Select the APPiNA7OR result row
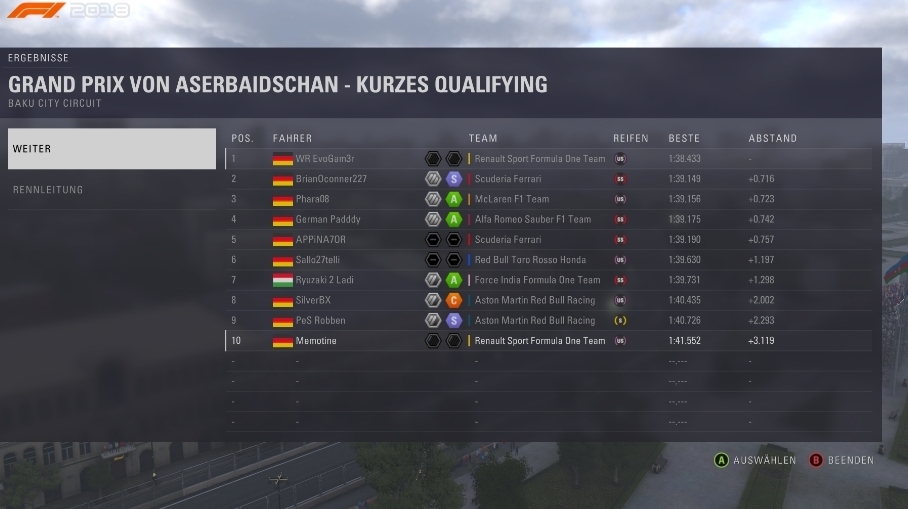Viewport: 908px width, 509px height. (548, 240)
